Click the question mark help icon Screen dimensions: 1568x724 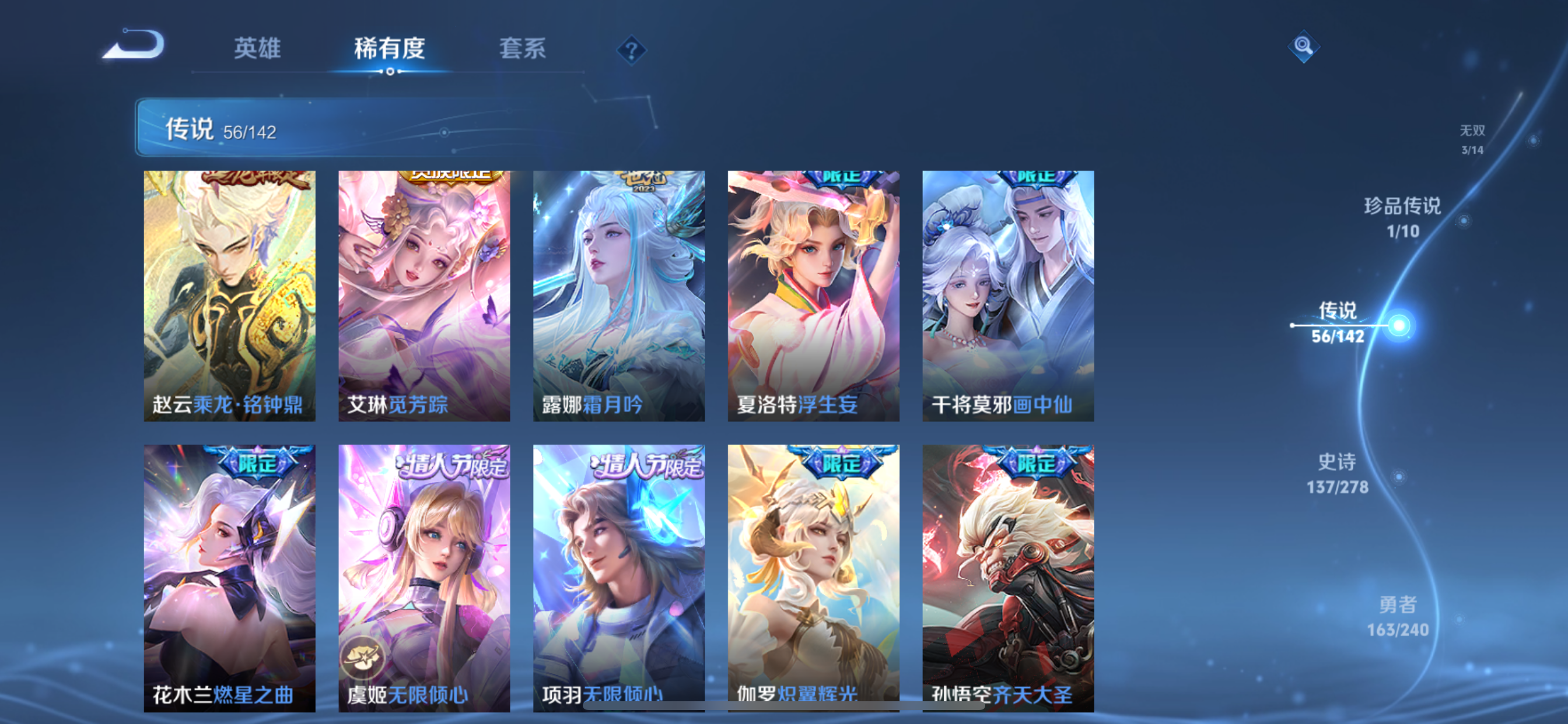pyautogui.click(x=632, y=50)
